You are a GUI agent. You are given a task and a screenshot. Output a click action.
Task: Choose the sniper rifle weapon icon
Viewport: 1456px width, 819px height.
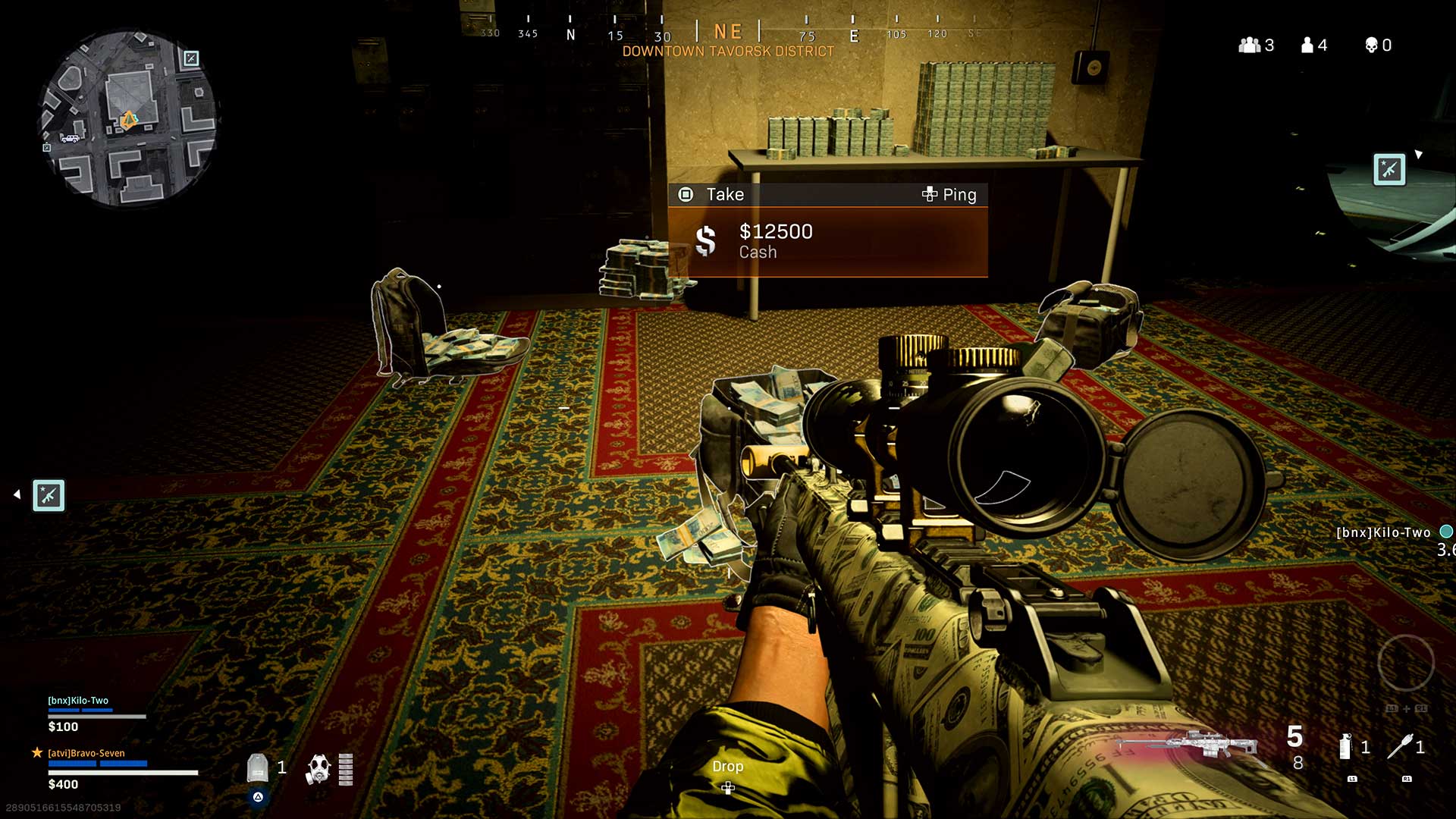click(1188, 744)
